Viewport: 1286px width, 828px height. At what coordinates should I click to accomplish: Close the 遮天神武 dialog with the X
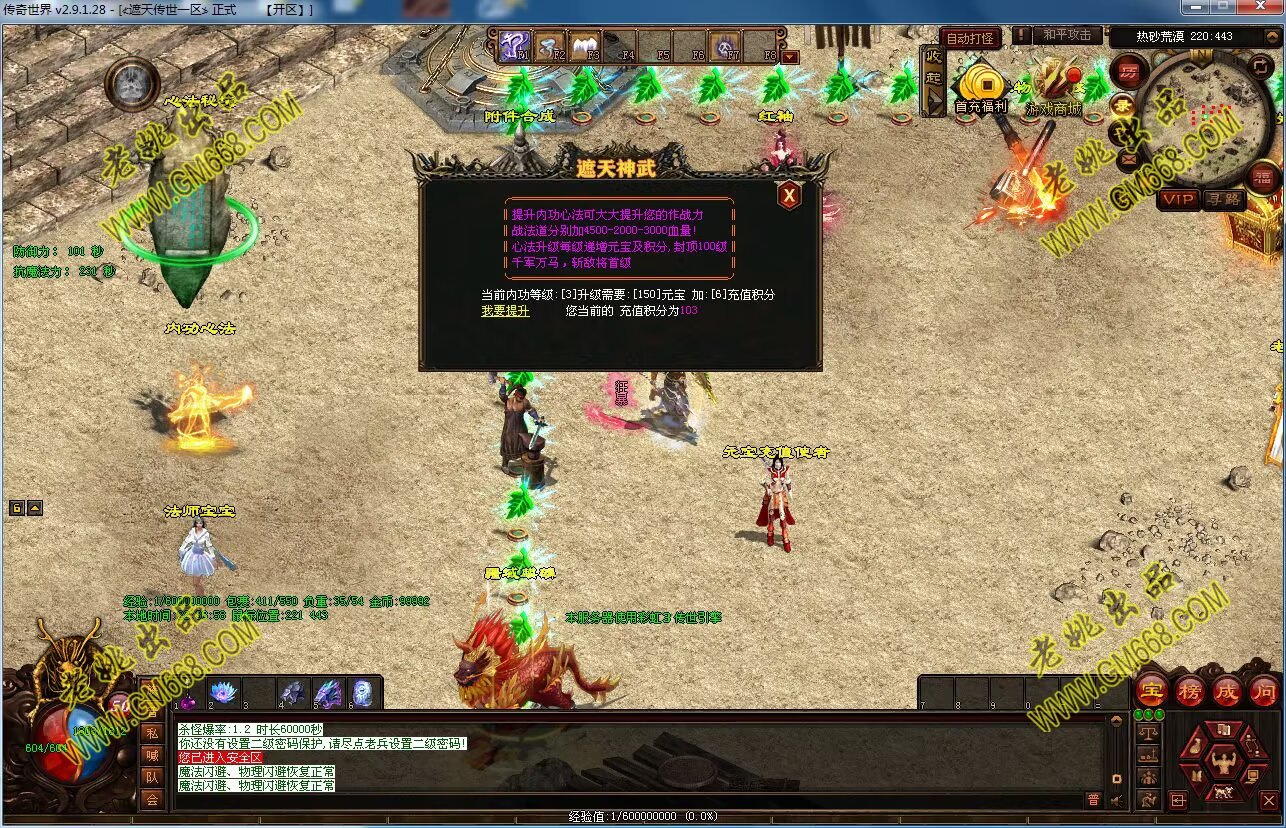coord(789,195)
